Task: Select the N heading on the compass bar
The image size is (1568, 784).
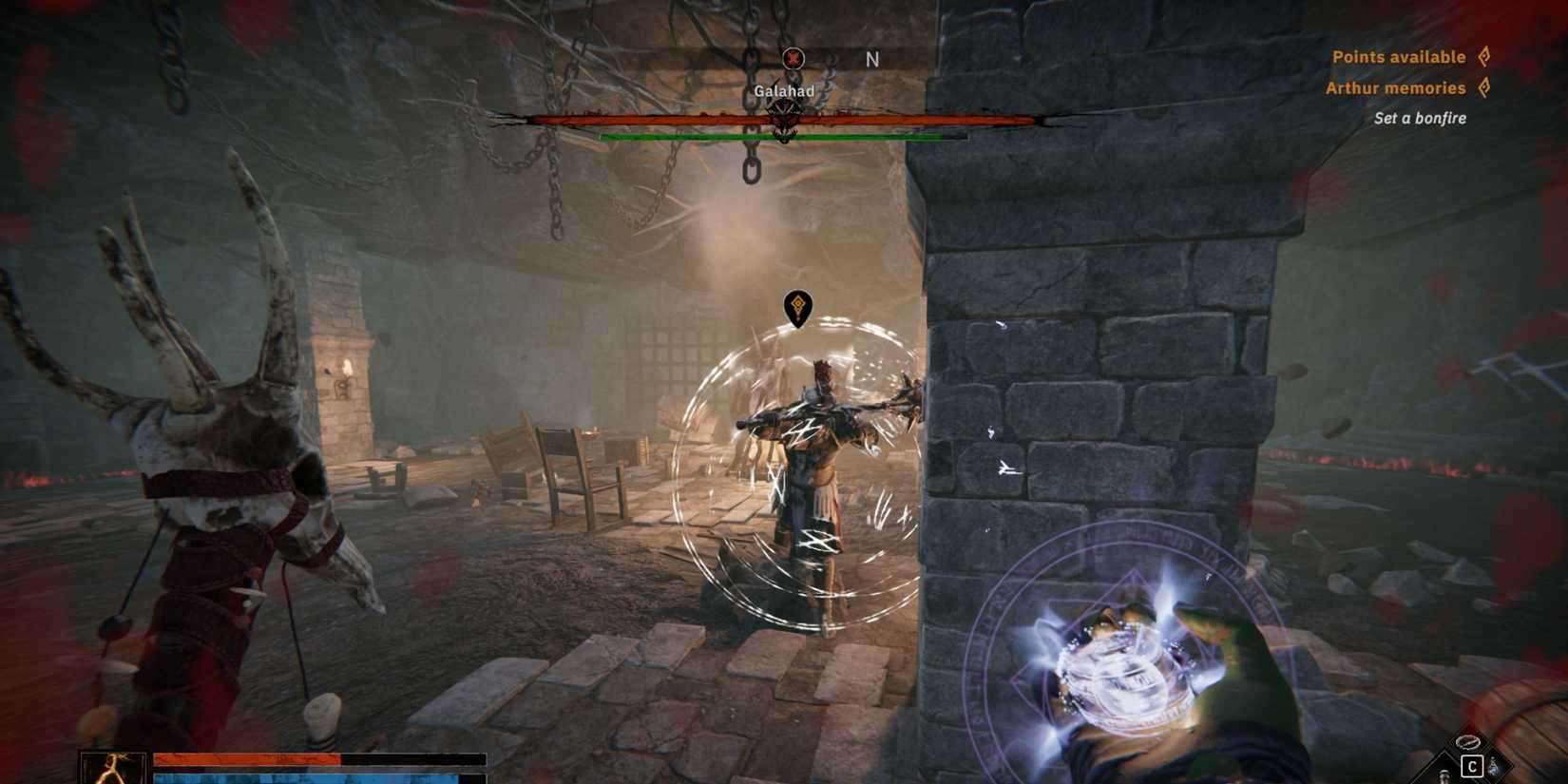Action: tap(870, 58)
